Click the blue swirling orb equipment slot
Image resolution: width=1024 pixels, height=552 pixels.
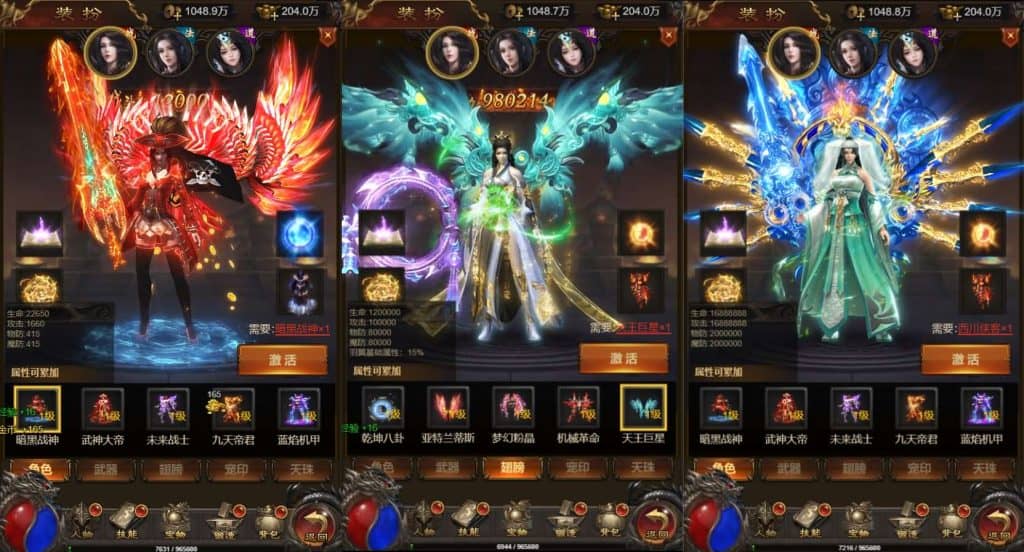click(299, 232)
